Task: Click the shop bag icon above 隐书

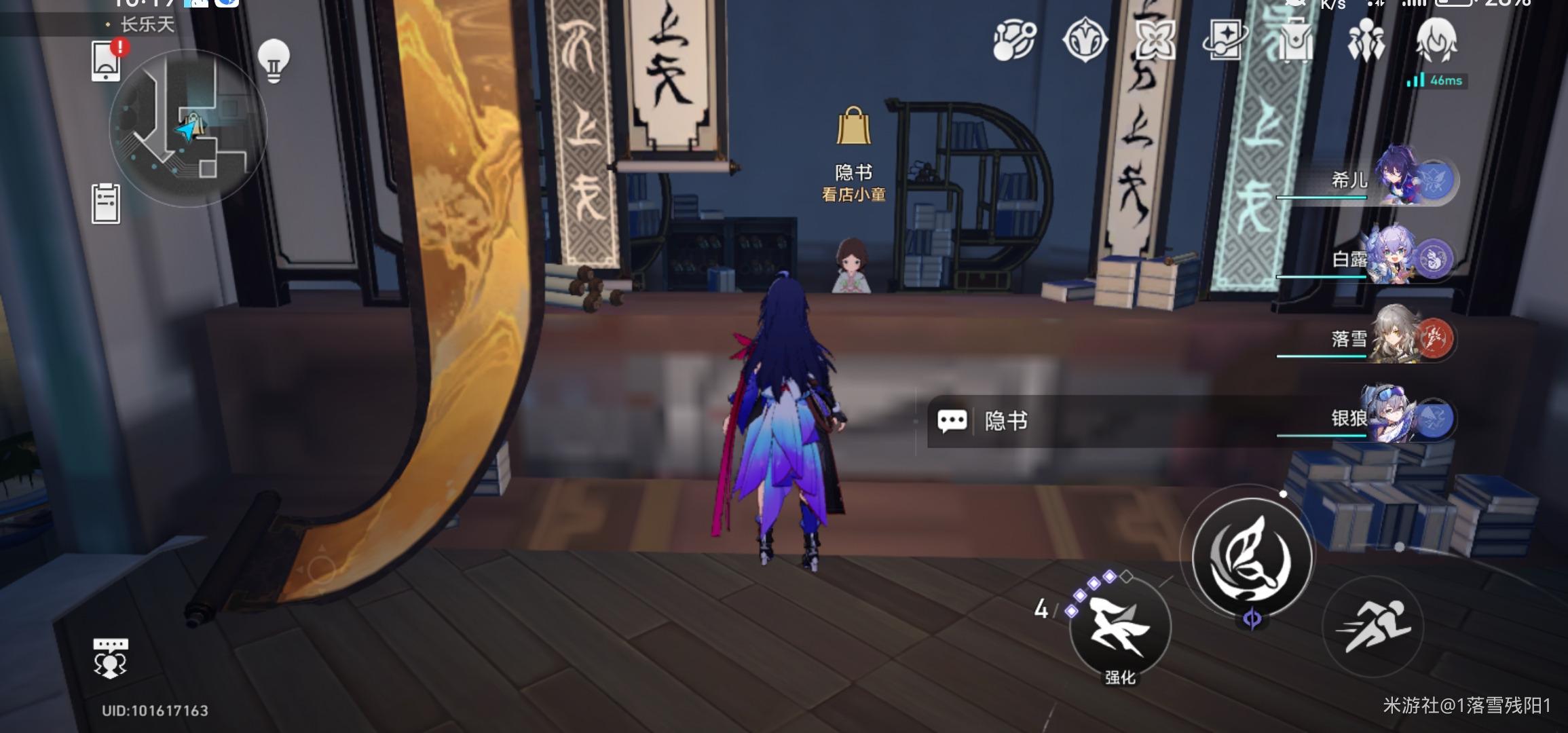Action: click(854, 126)
